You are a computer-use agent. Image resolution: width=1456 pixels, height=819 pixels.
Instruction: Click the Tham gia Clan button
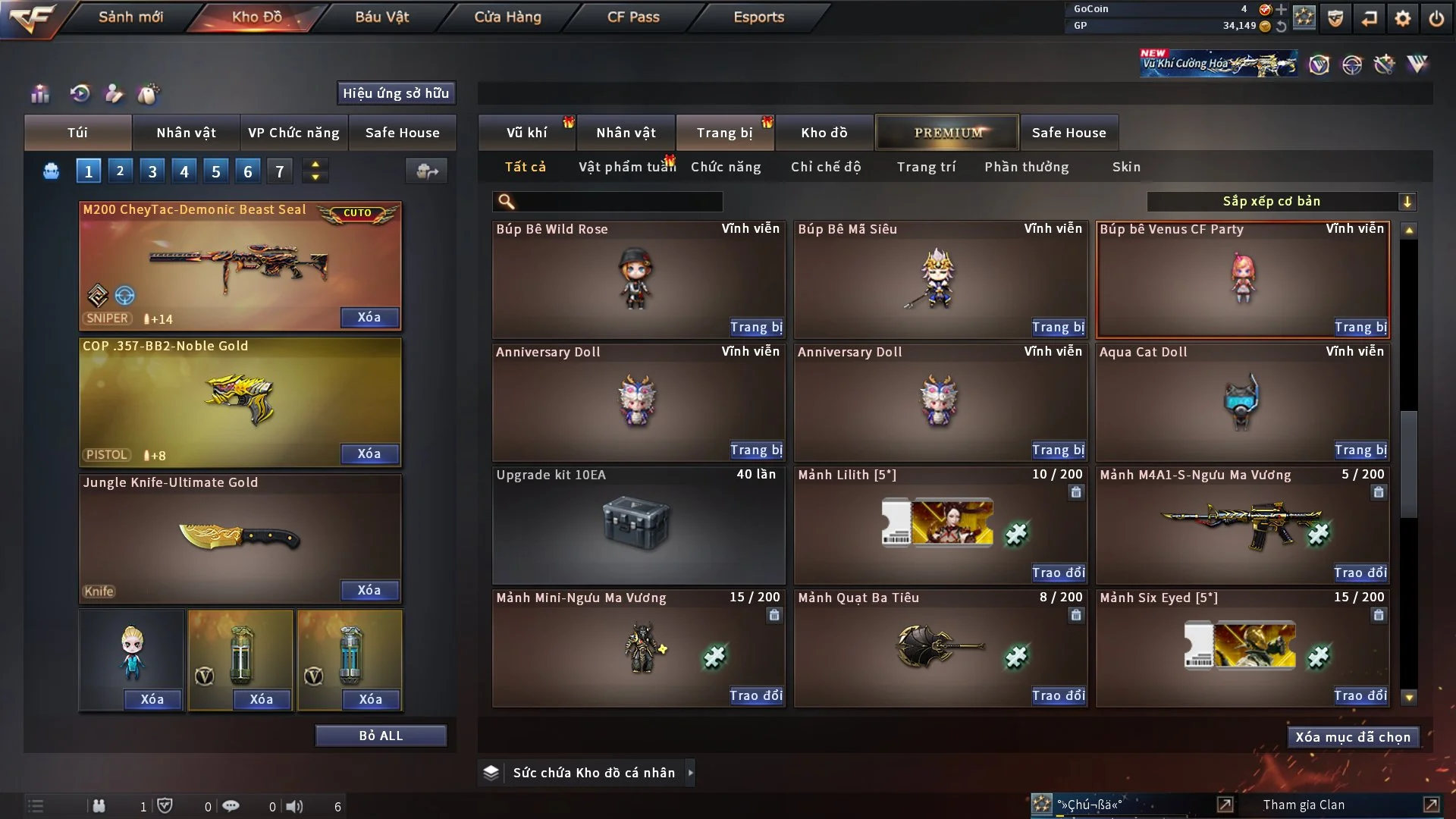[x=1304, y=805]
